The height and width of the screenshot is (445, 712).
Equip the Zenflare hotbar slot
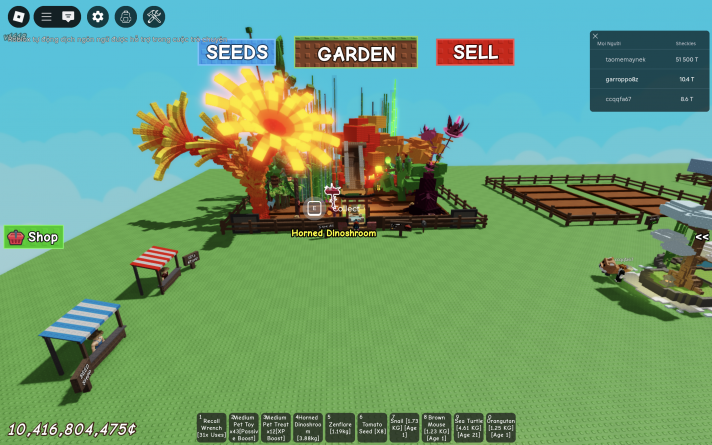point(341,428)
